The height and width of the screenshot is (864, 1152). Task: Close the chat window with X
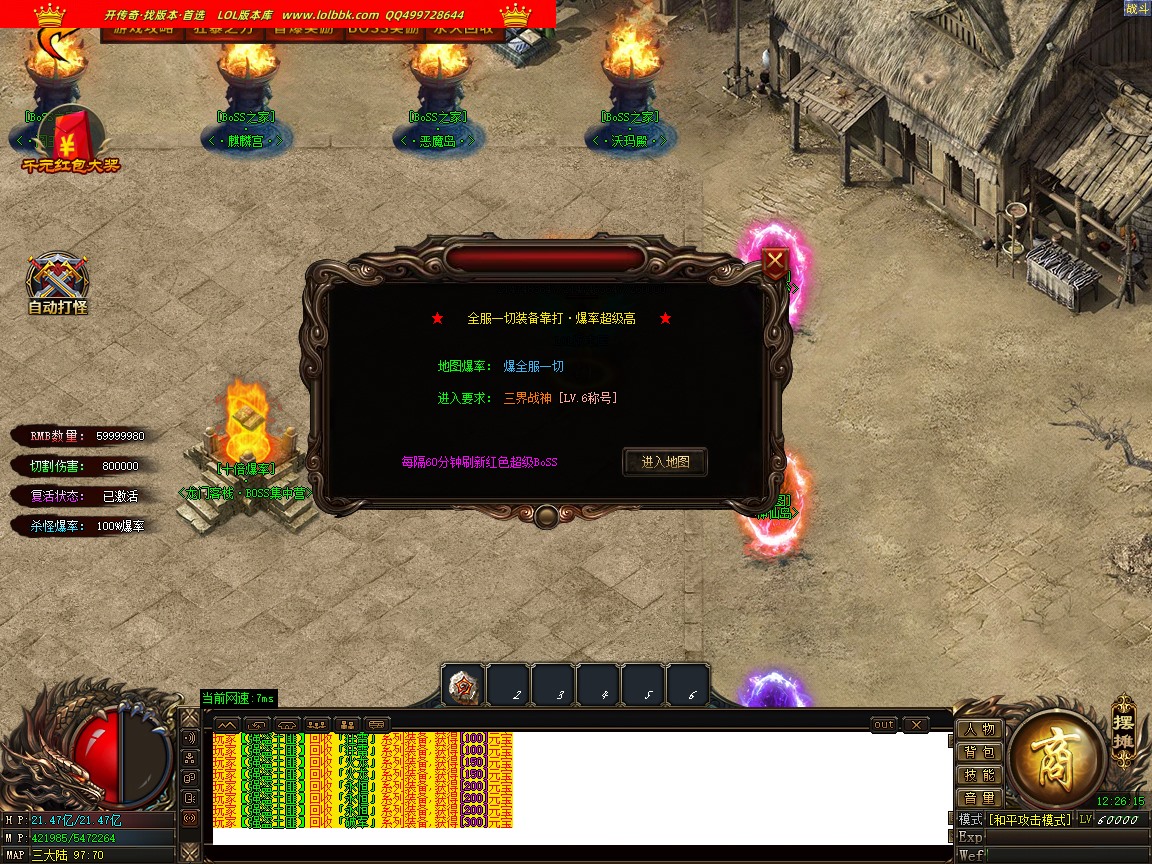point(915,724)
